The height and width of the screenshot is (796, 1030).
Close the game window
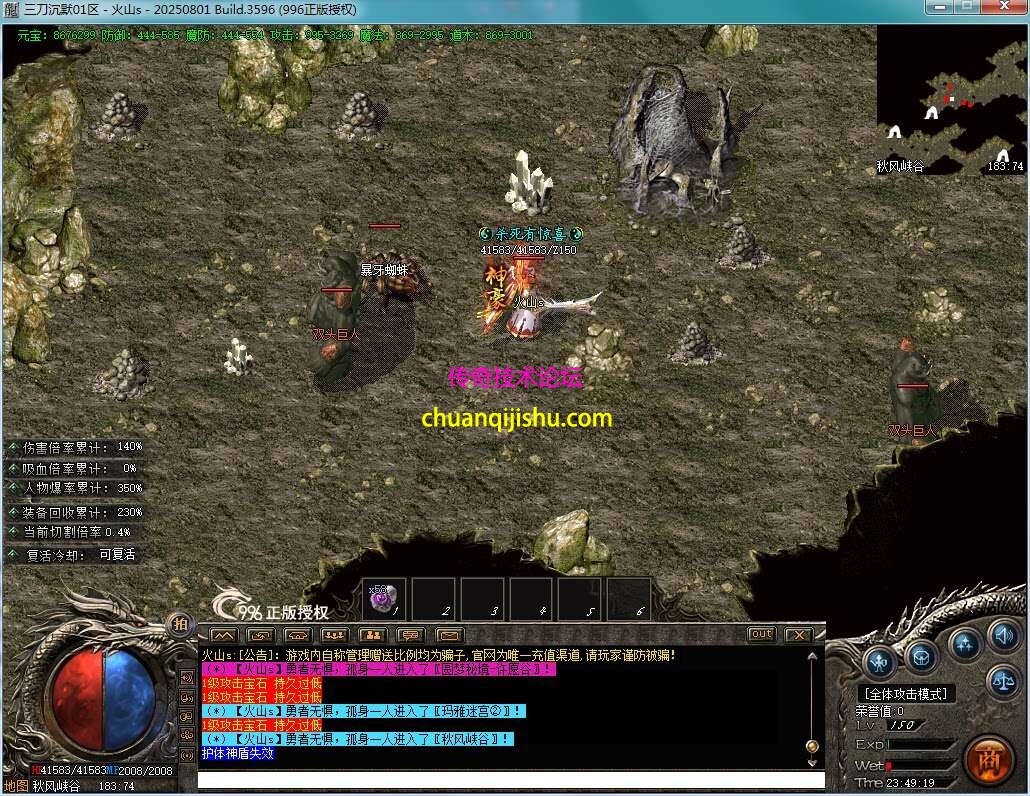point(1004,8)
